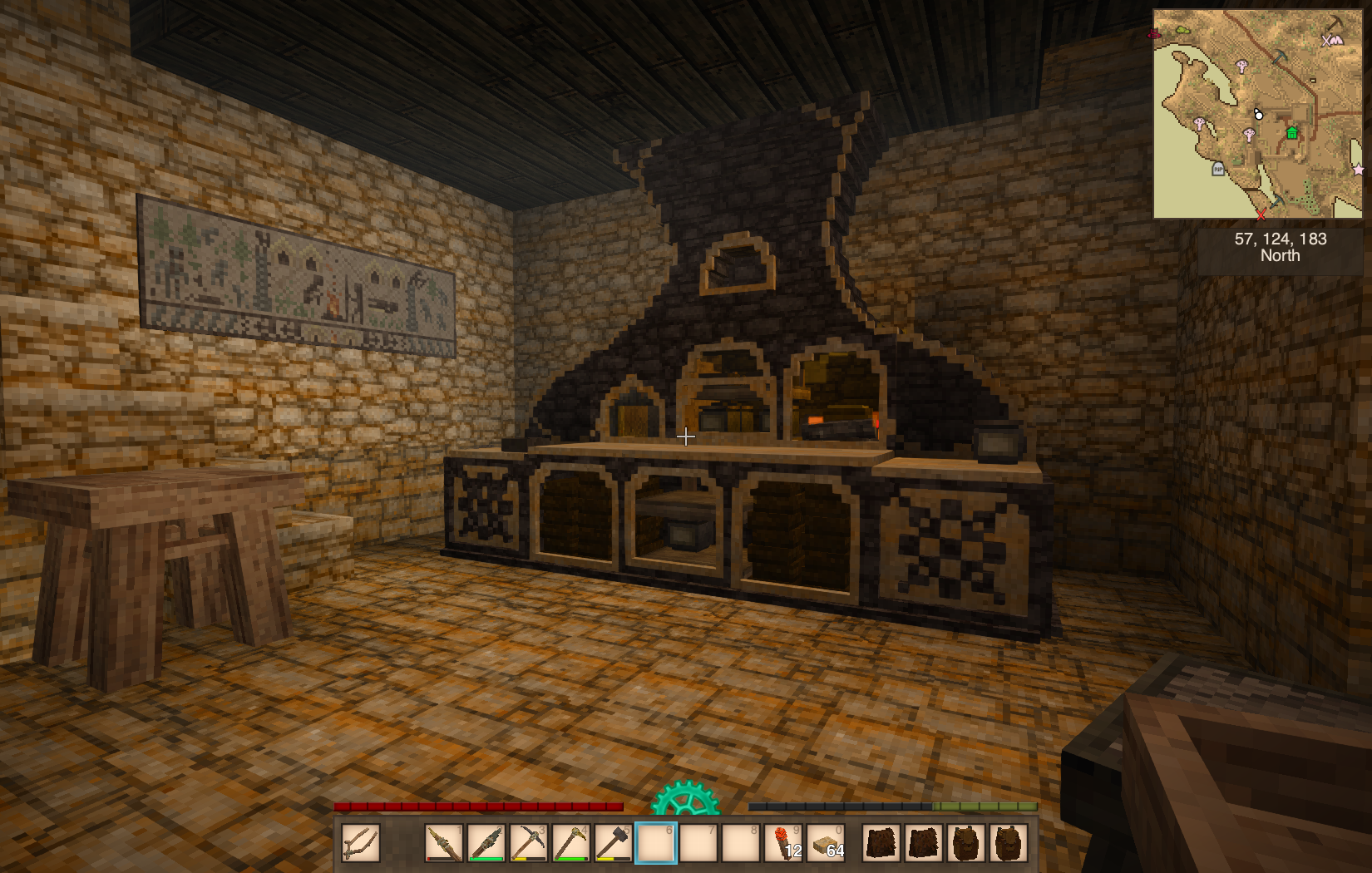
Task: Select the hammer in hotbar slot 5
Action: tap(614, 843)
